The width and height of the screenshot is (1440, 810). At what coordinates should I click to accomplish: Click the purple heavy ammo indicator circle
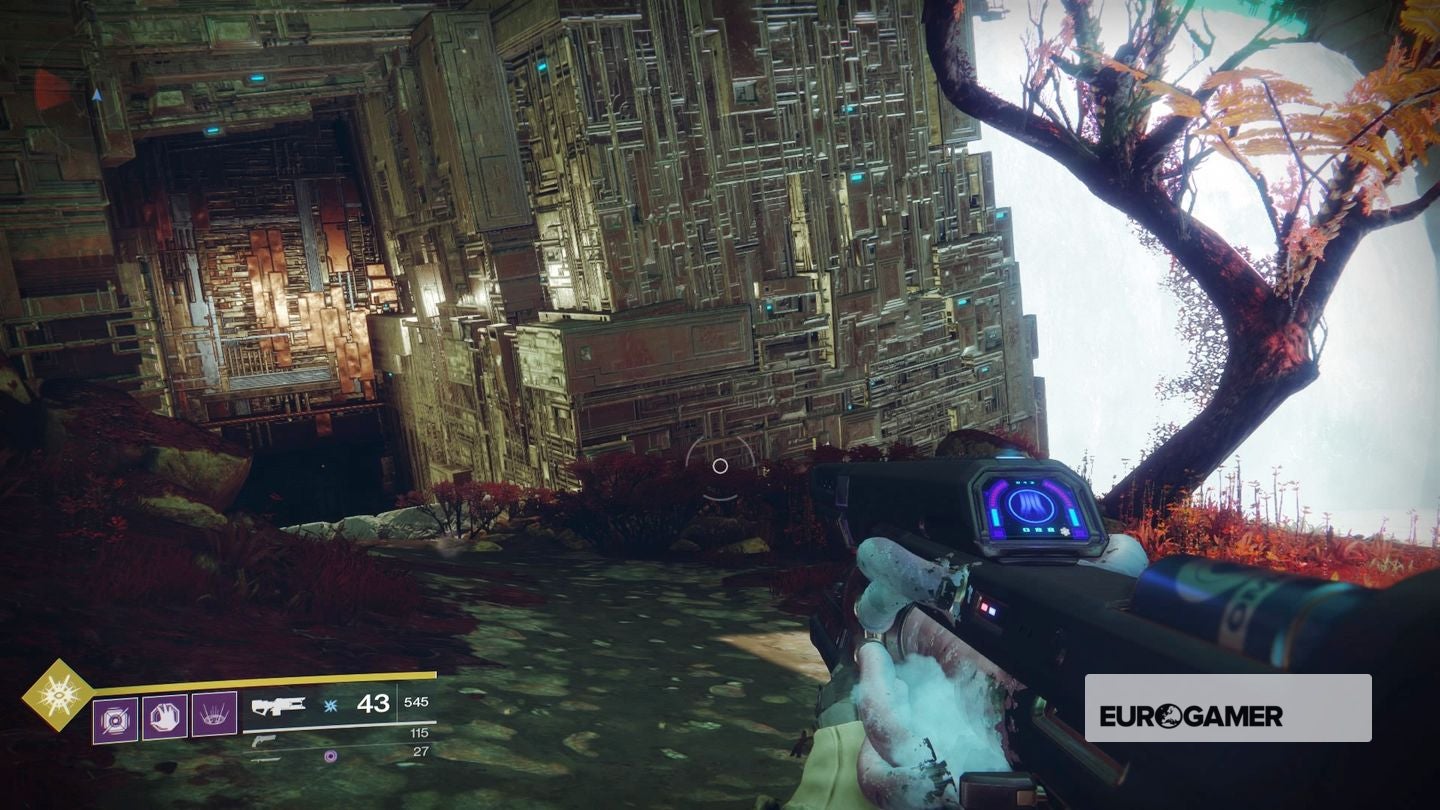pyautogui.click(x=330, y=756)
